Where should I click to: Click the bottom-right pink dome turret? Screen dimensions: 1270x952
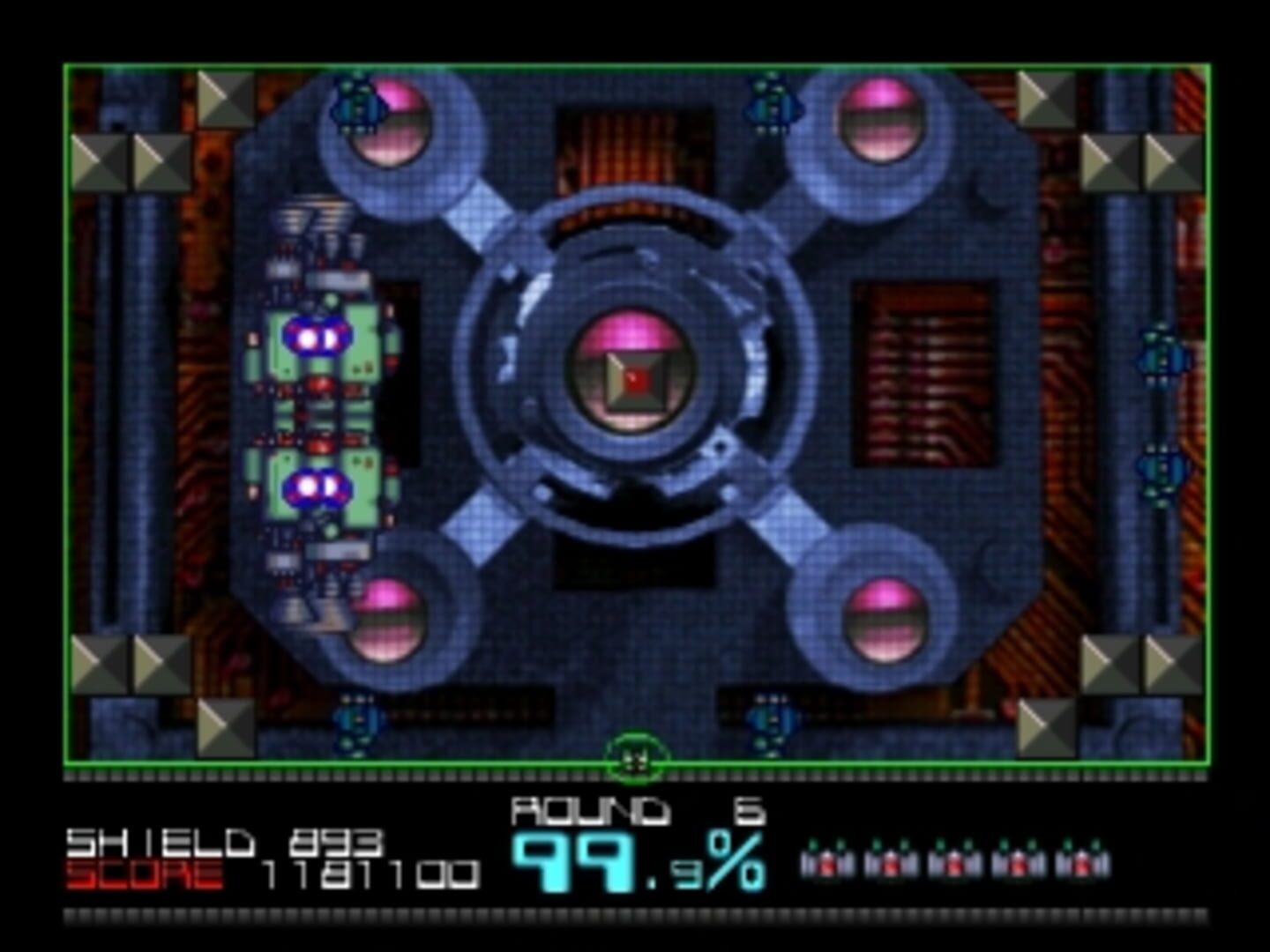882,621
